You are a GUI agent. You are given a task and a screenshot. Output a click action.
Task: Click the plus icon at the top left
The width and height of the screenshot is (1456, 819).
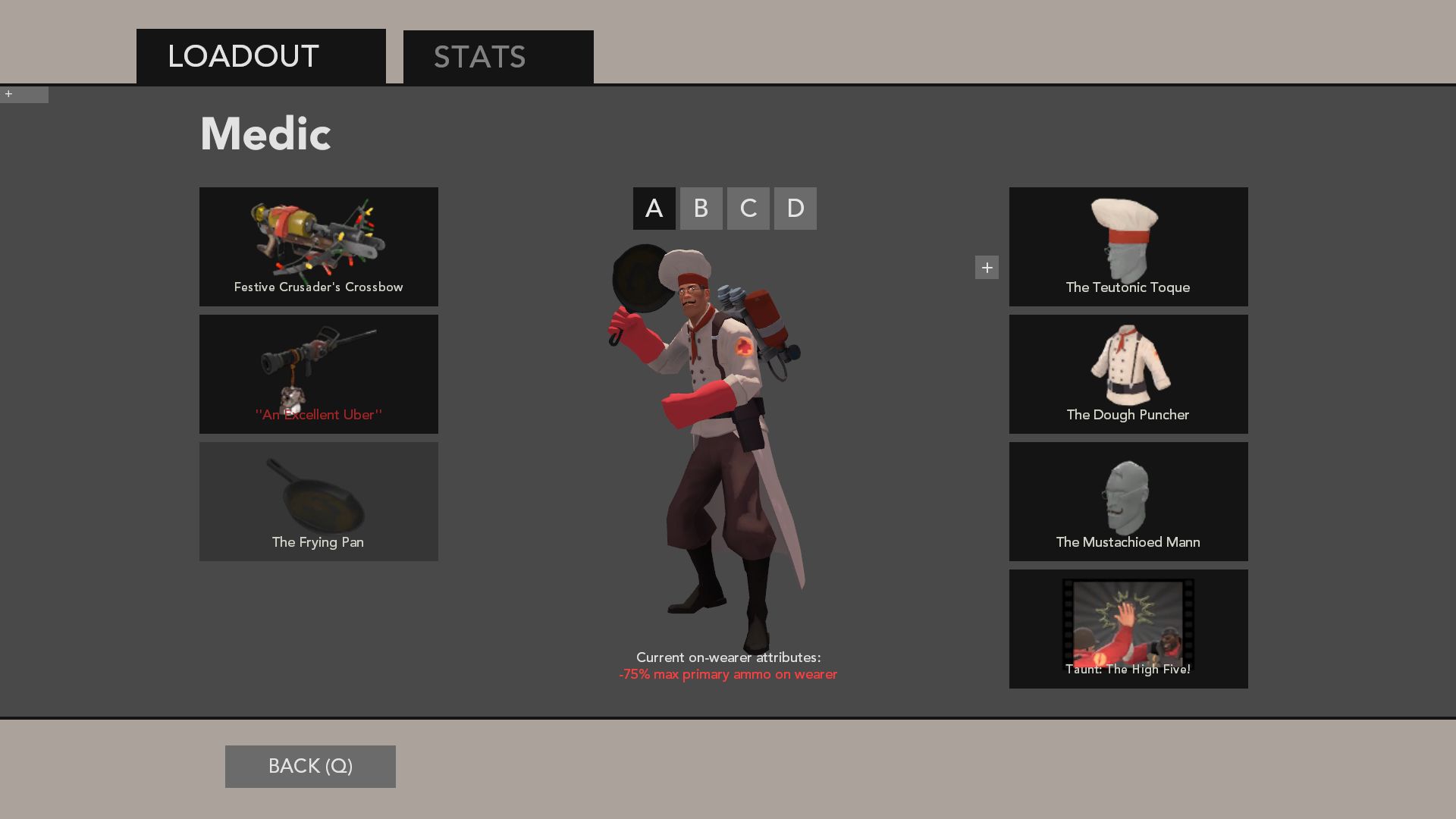[9, 95]
